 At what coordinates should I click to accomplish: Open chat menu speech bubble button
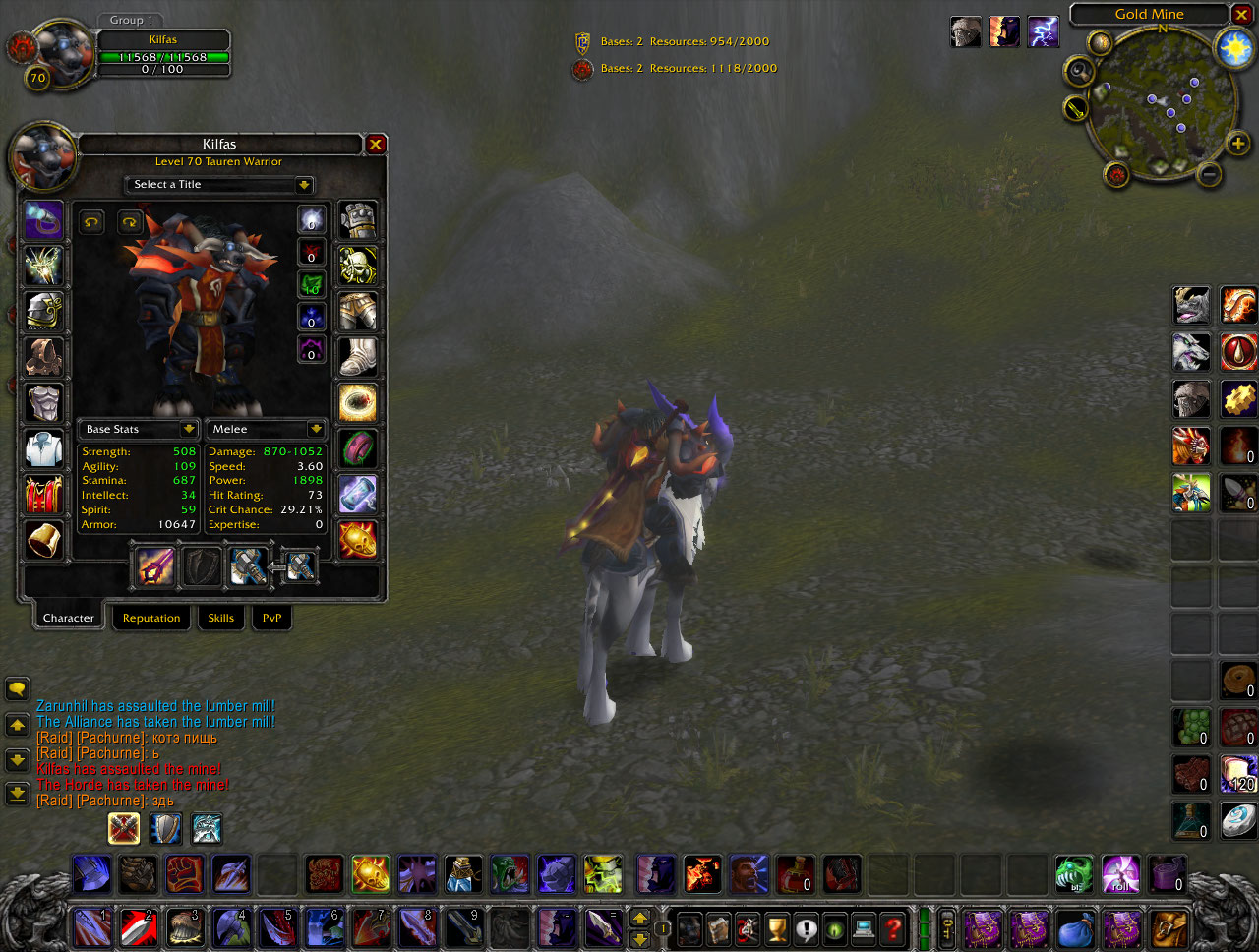[x=17, y=689]
